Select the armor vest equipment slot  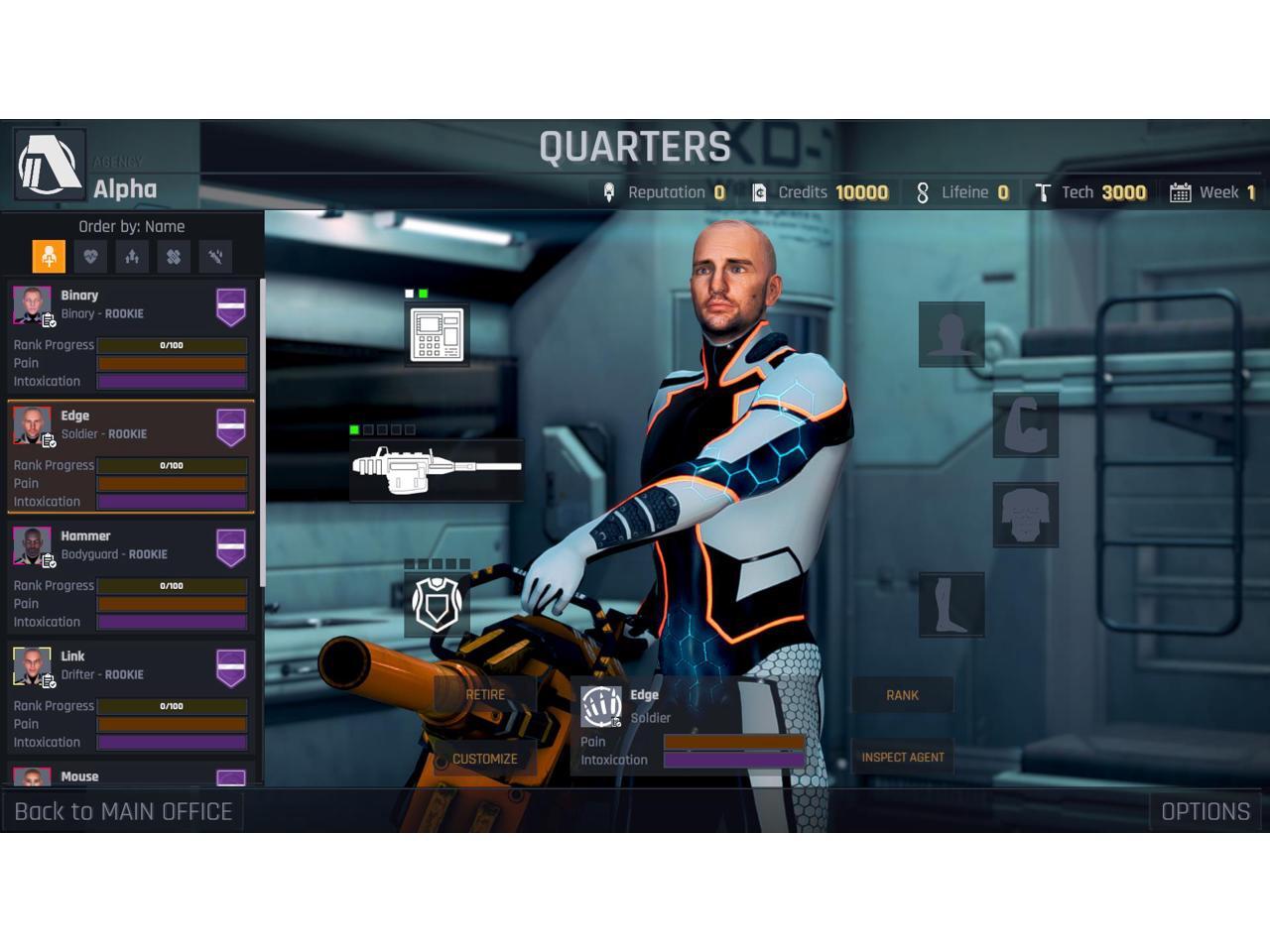click(437, 604)
